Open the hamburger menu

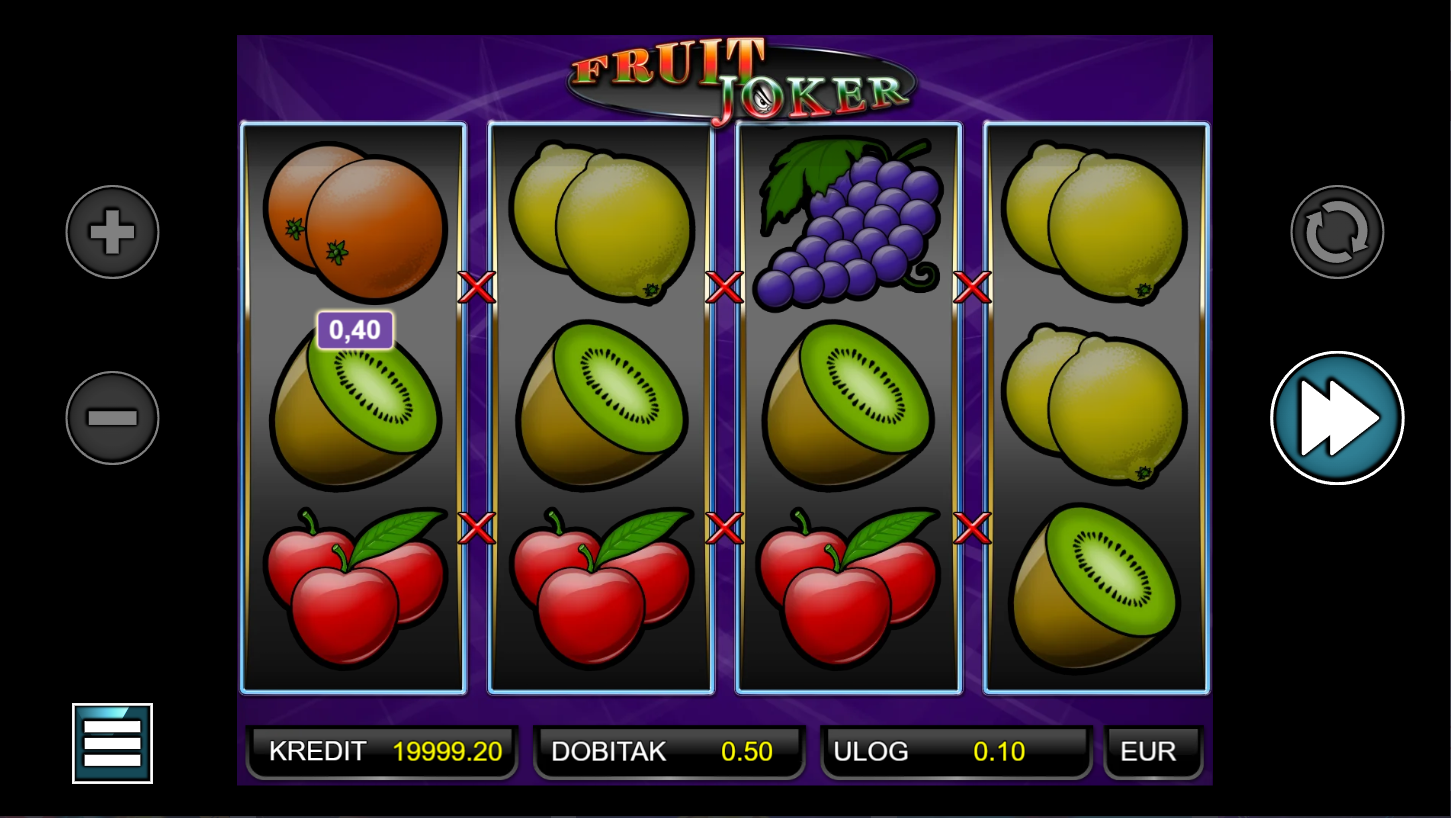click(112, 743)
